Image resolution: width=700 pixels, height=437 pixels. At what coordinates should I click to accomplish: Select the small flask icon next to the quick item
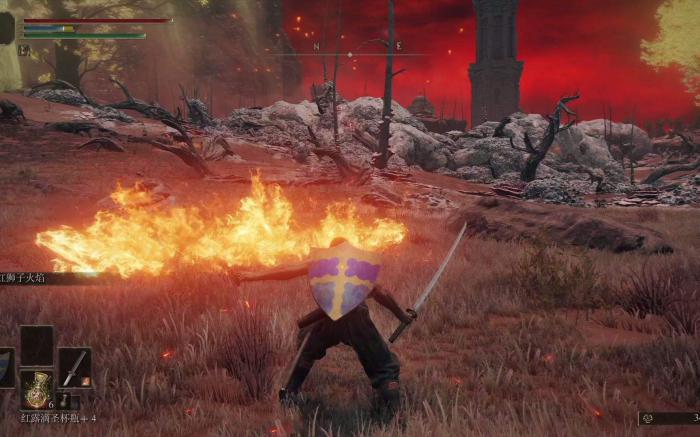coord(63,402)
